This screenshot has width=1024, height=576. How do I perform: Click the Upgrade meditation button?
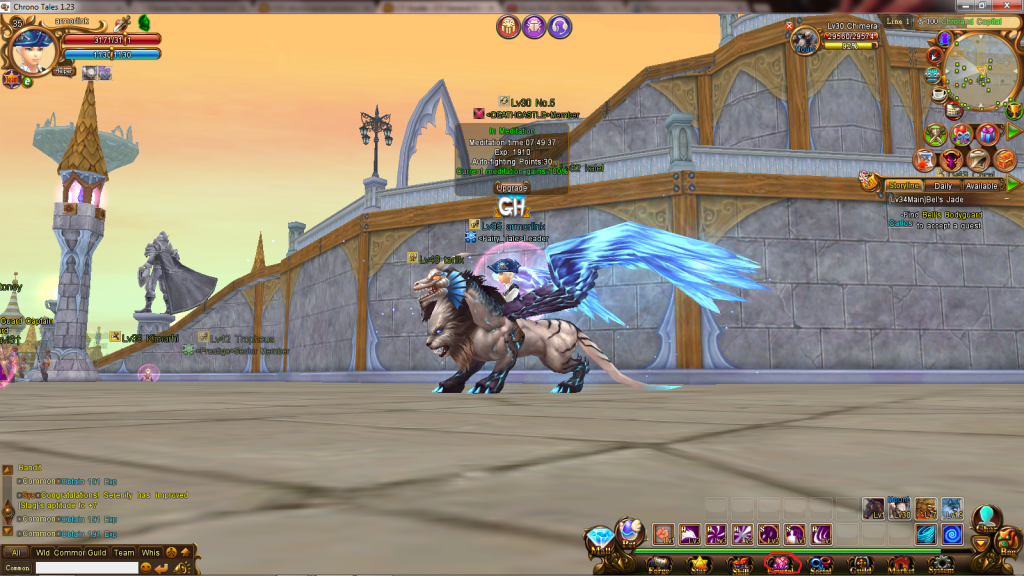[511, 187]
